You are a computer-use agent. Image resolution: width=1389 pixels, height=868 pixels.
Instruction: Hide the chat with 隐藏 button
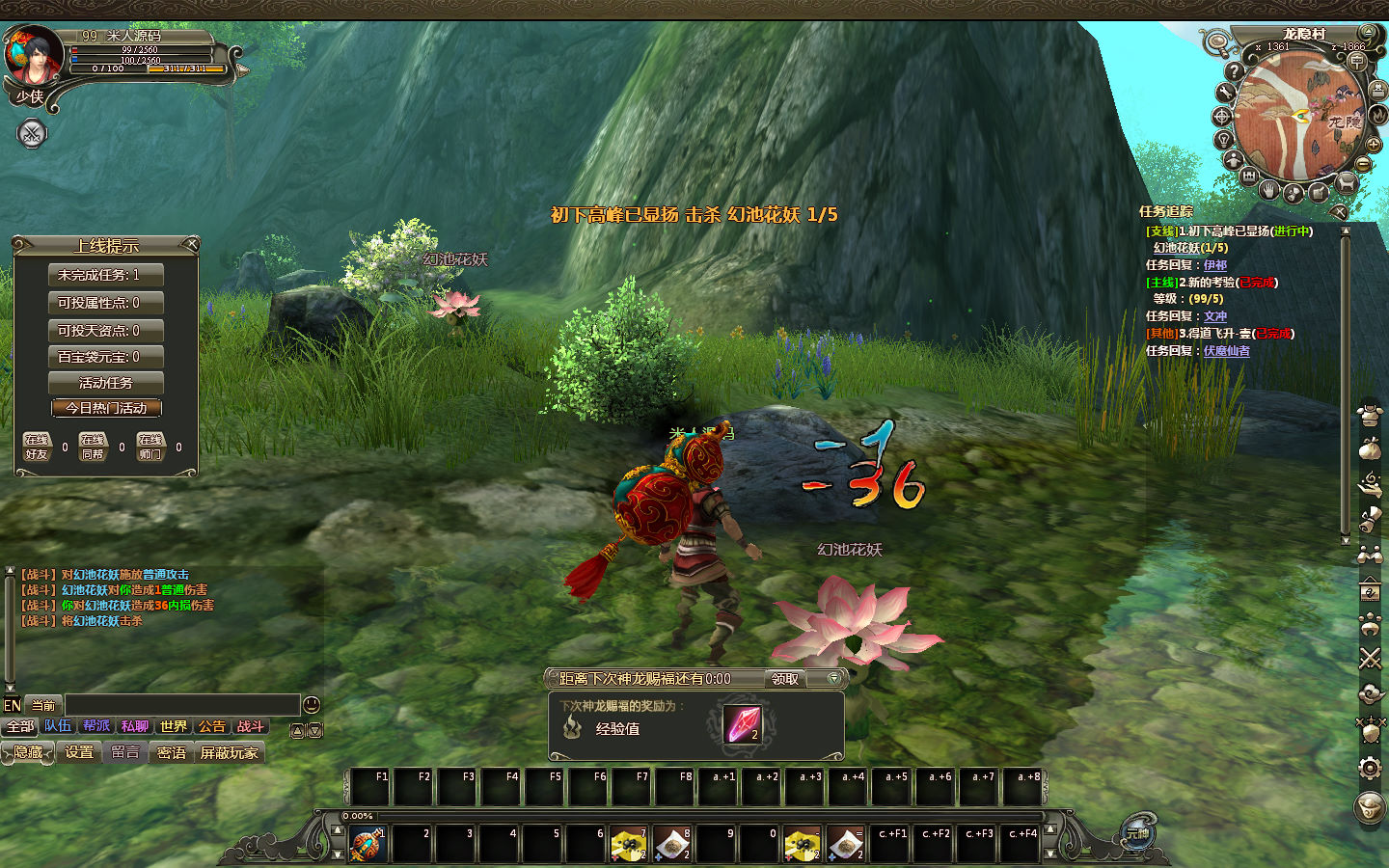28,752
